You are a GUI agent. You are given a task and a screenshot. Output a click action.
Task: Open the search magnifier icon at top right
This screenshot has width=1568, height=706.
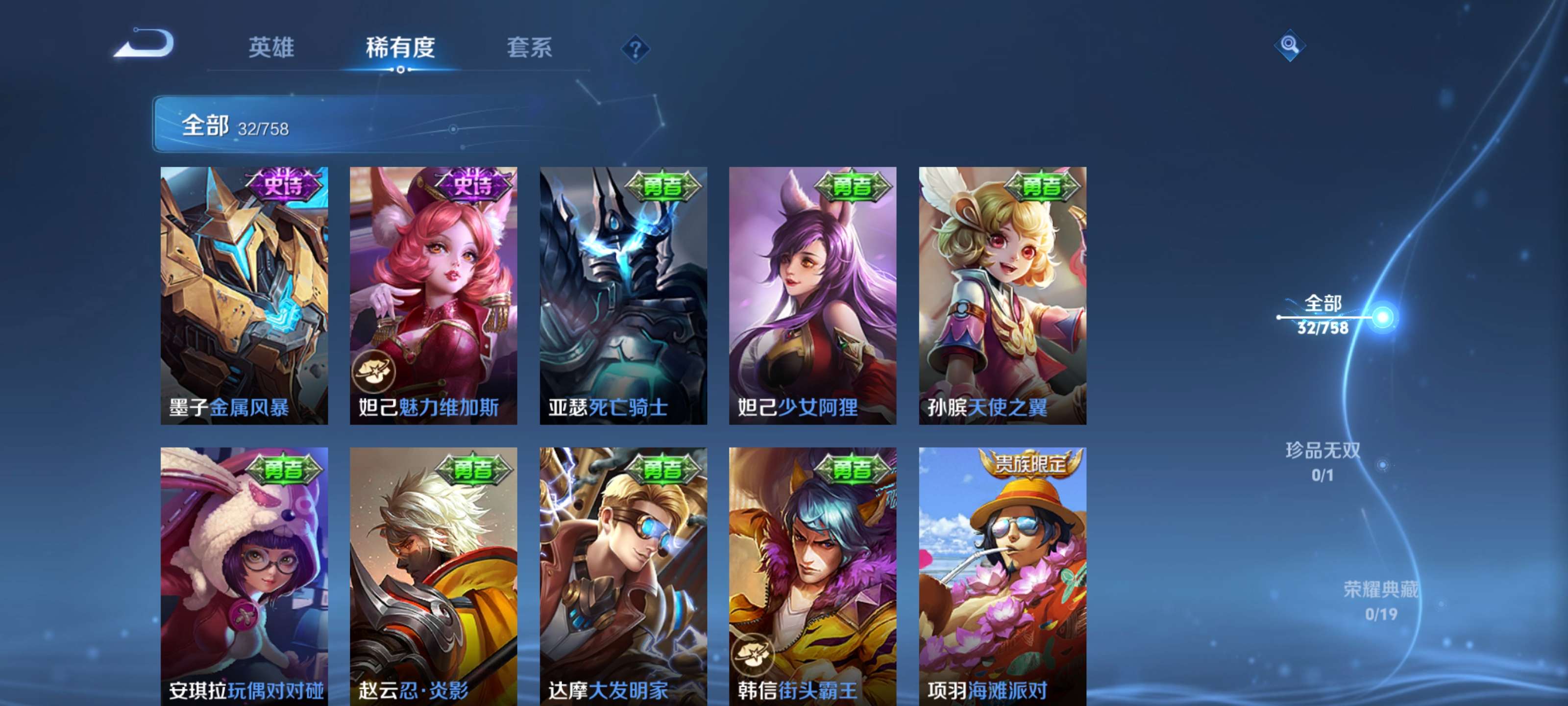point(1292,46)
